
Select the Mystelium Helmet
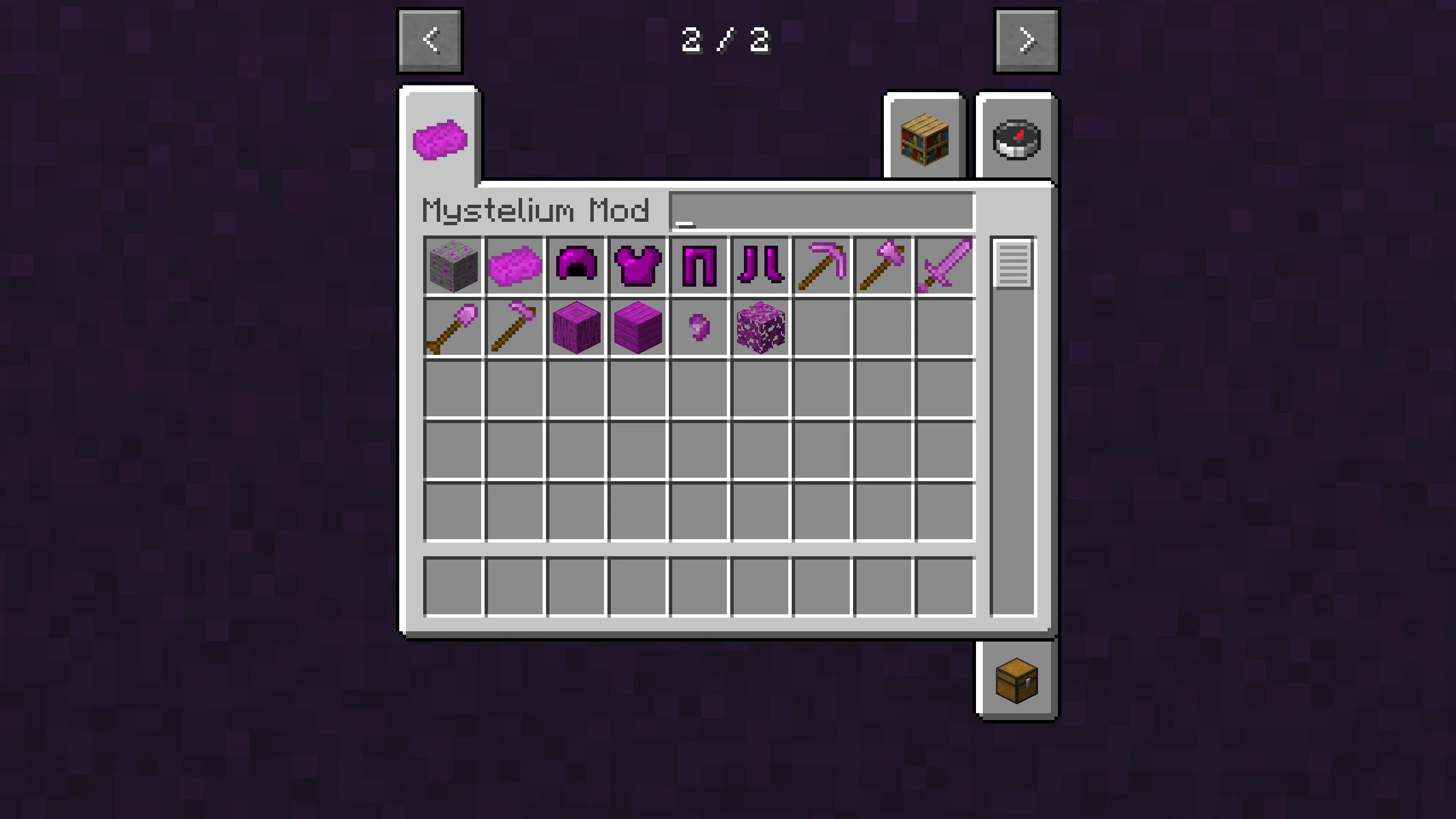point(576,266)
